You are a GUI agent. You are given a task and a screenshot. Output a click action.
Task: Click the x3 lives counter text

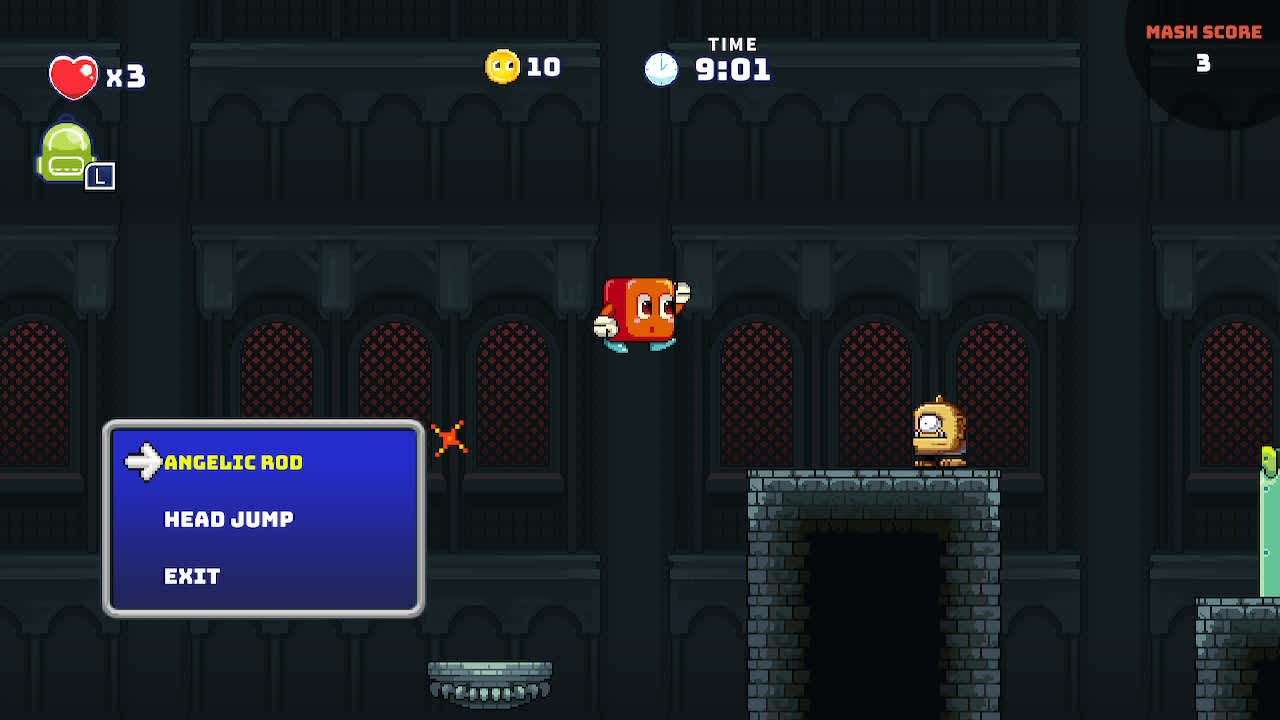[124, 75]
